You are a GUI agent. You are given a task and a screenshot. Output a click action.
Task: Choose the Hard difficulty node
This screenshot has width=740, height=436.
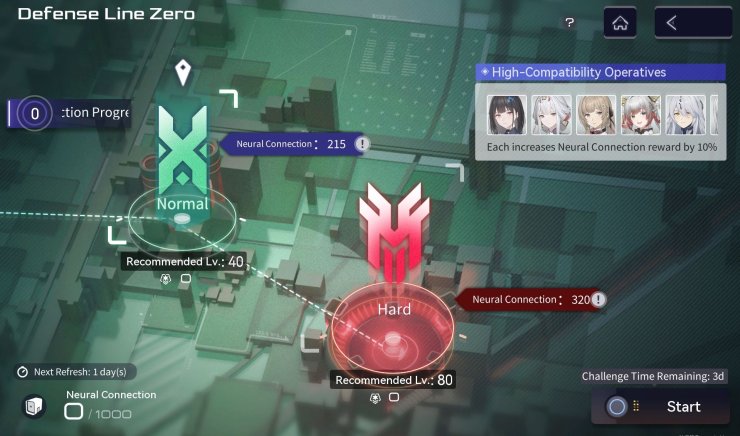[x=394, y=310]
